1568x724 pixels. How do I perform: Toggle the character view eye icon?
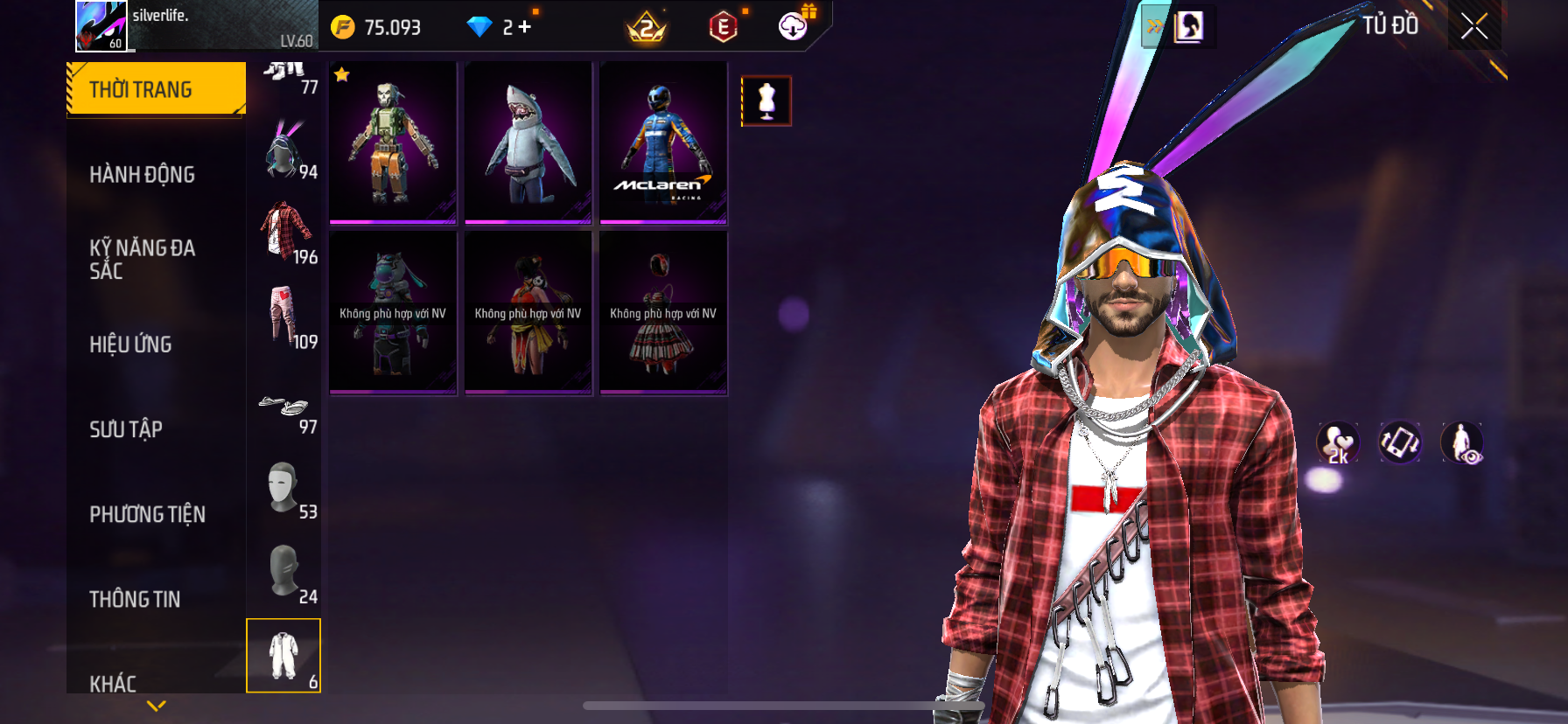(1462, 442)
